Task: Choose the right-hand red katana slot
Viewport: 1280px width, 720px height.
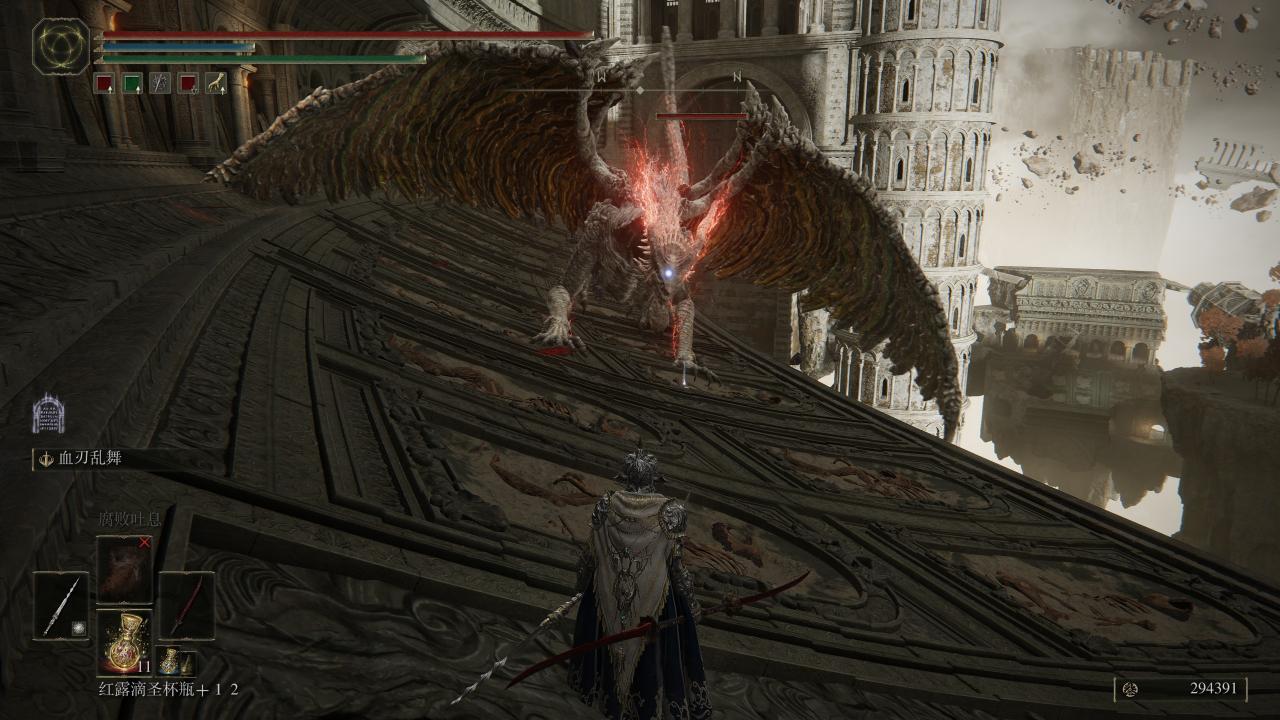Action: point(186,605)
